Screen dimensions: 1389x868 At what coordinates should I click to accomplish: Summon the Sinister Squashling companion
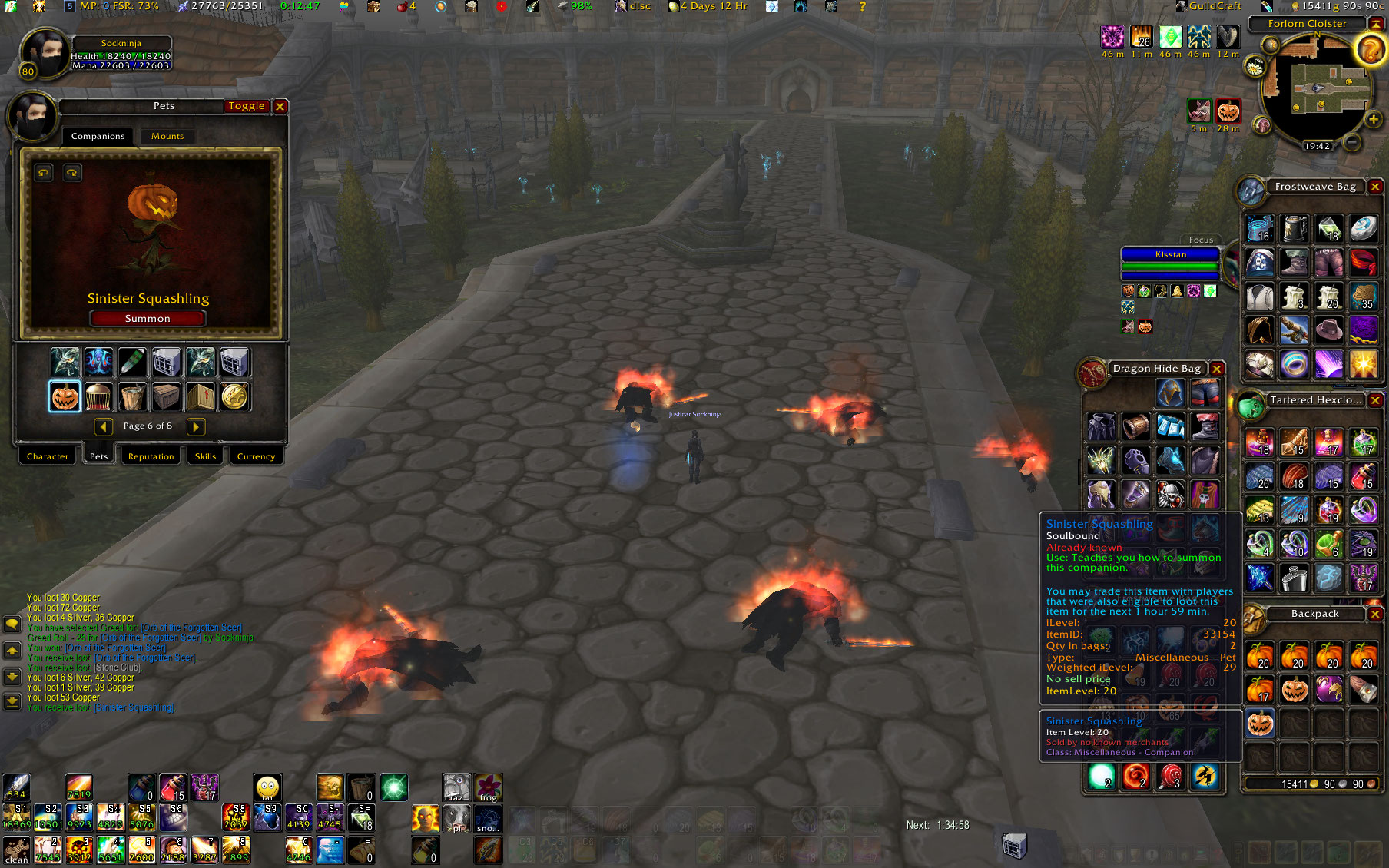(x=148, y=318)
